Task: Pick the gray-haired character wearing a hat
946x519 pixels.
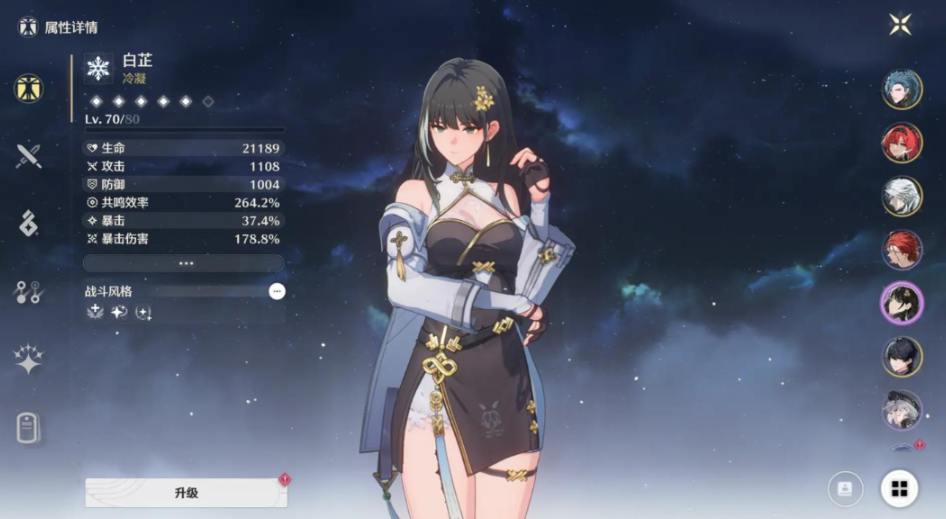Action: coord(902,410)
